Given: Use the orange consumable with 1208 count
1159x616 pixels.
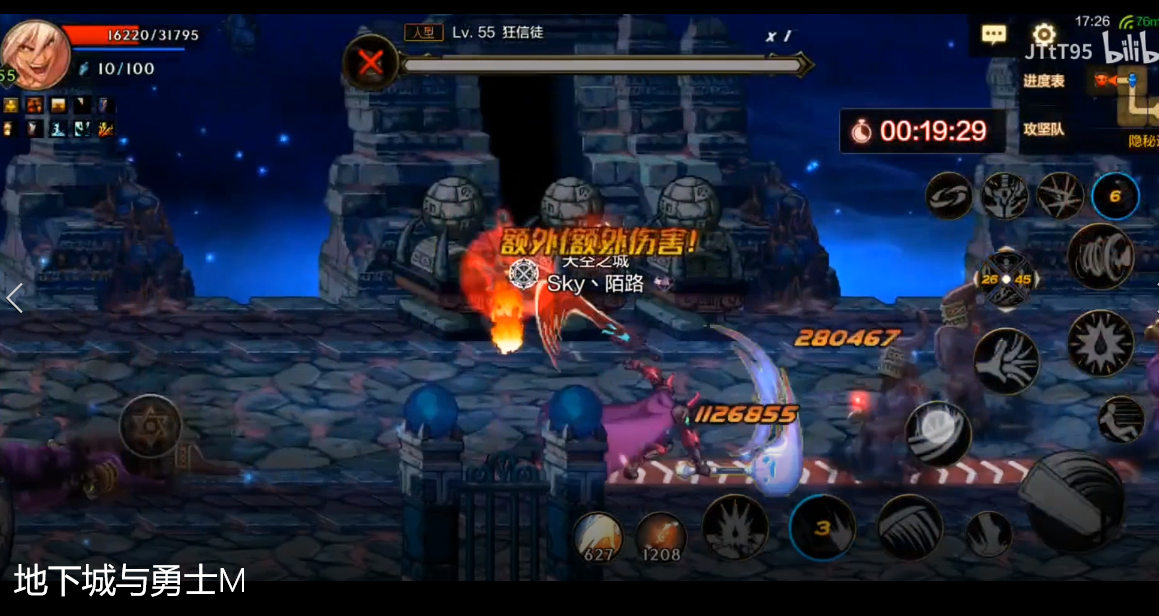Looking at the screenshot, I should pos(660,537).
